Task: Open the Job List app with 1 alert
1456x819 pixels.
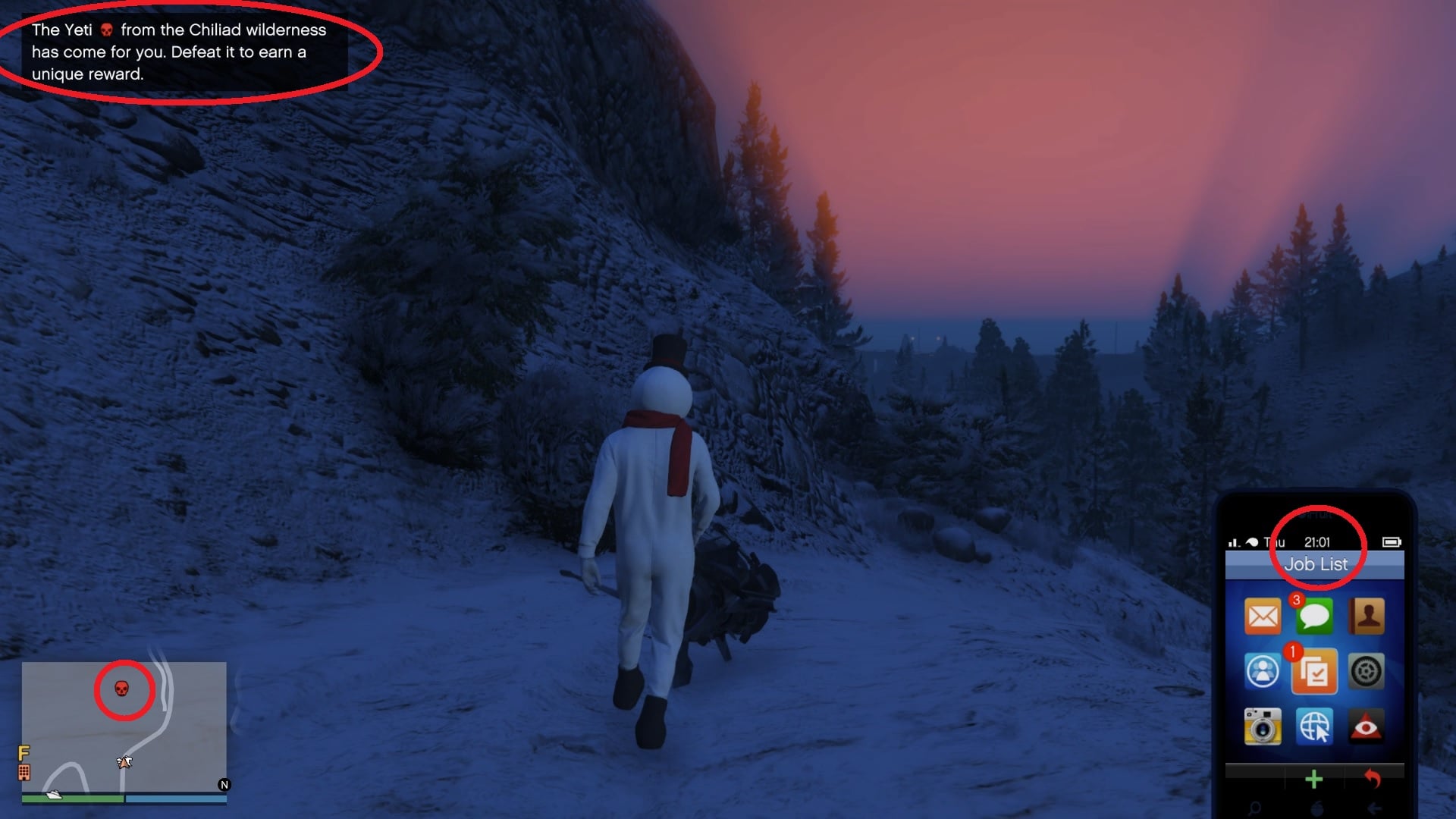Action: point(1316,672)
